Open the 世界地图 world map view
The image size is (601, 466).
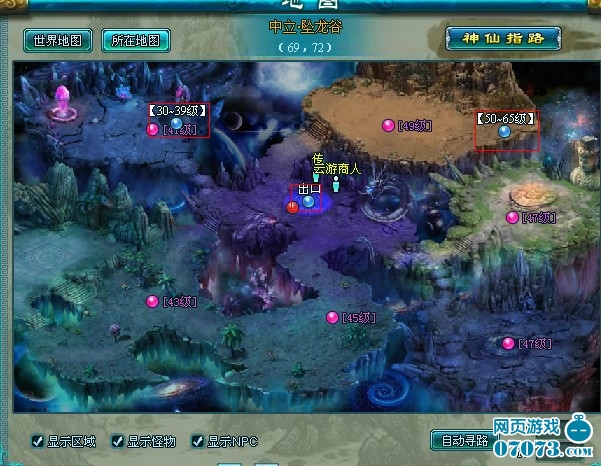click(x=59, y=41)
